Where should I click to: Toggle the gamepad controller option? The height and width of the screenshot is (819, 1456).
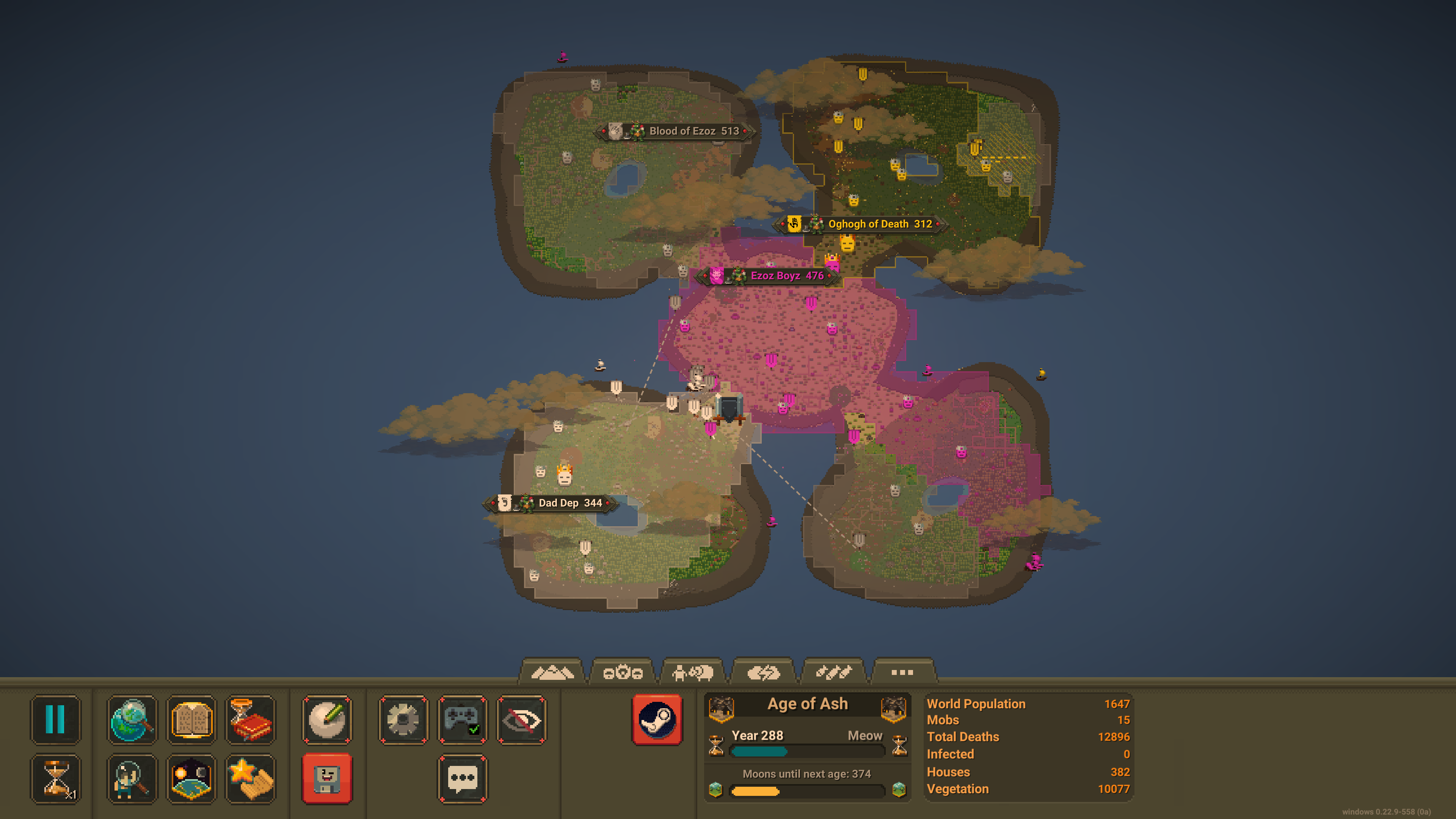[462, 719]
